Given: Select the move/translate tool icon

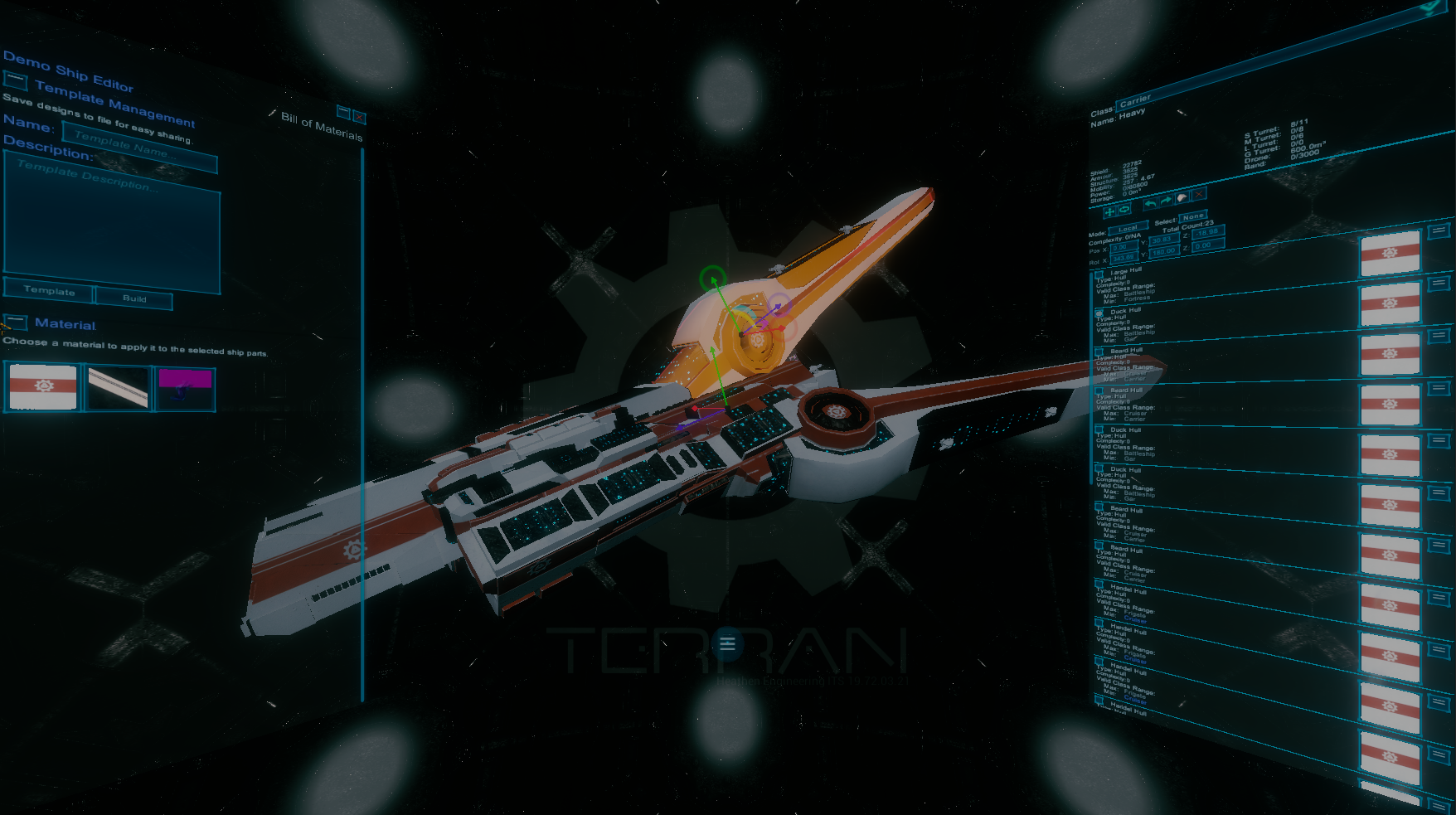Looking at the screenshot, I should click(1109, 213).
